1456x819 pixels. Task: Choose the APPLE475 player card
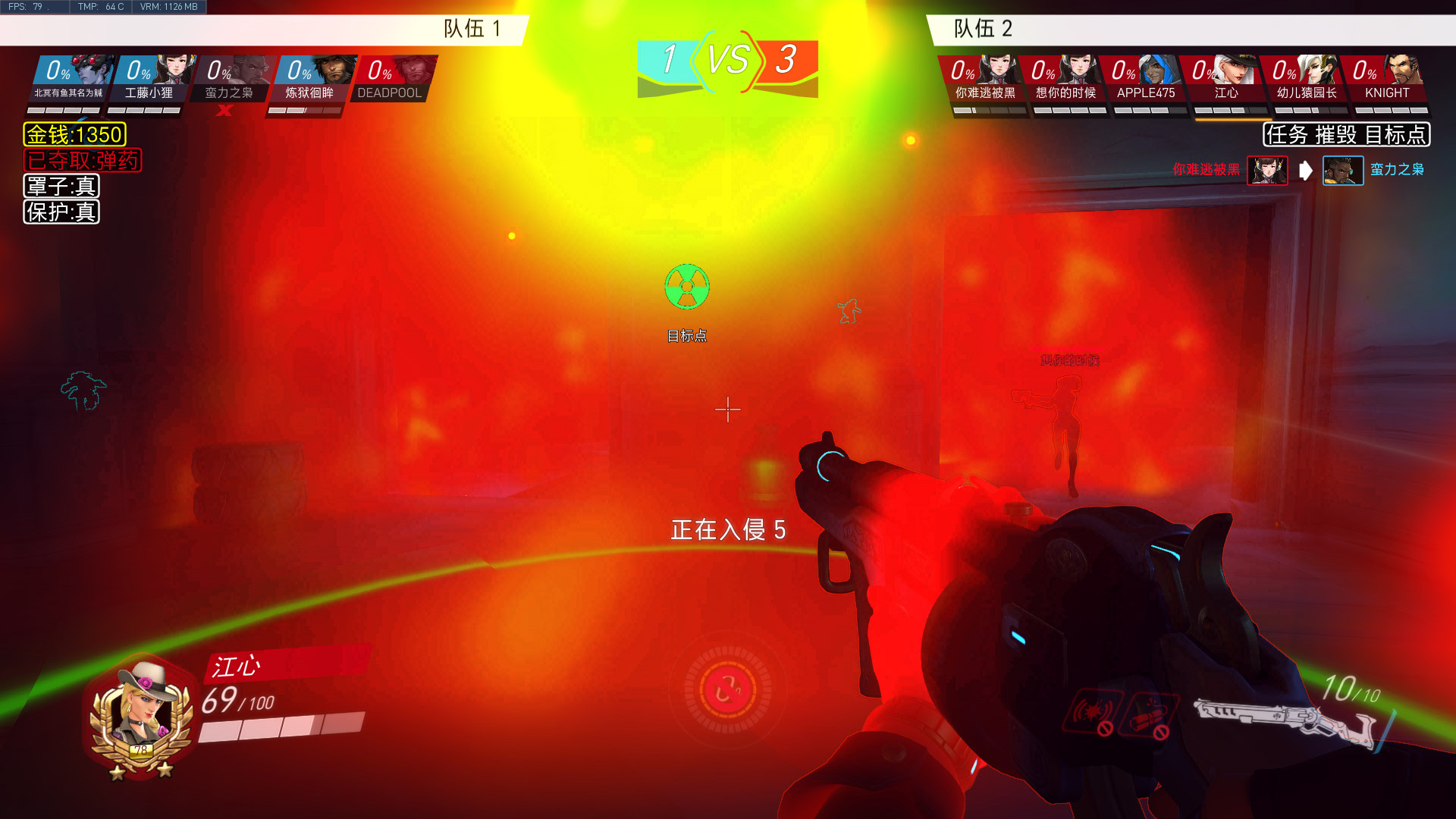pos(1145,79)
